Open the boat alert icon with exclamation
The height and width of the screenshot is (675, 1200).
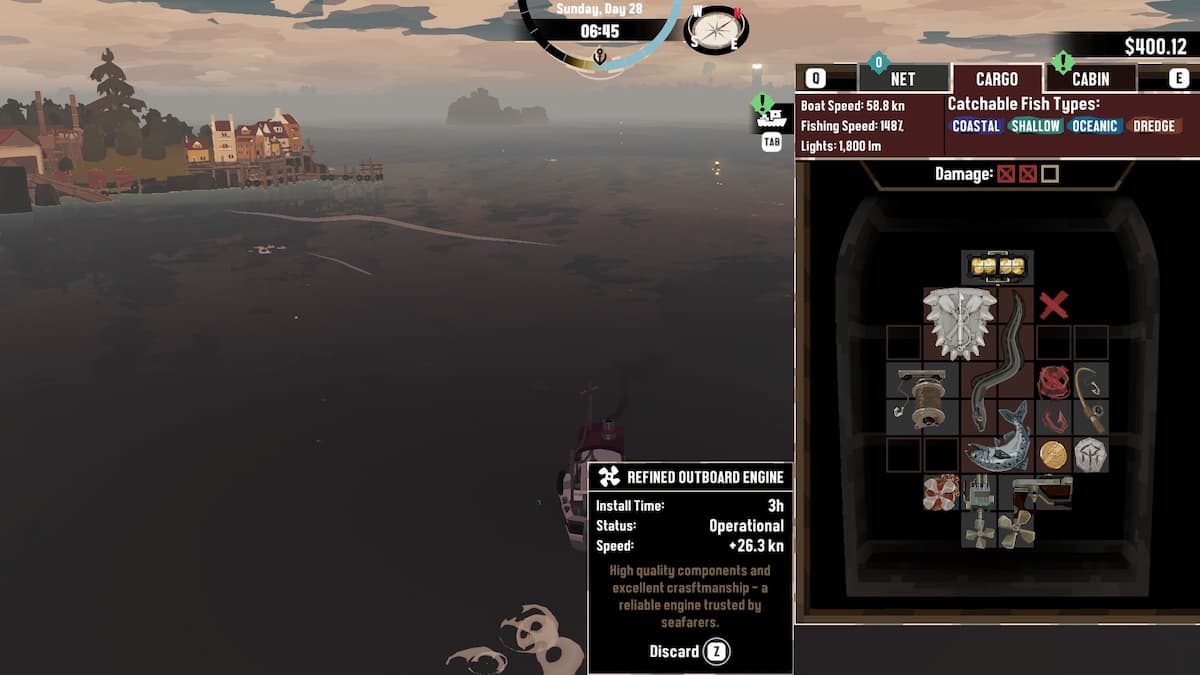(x=770, y=113)
